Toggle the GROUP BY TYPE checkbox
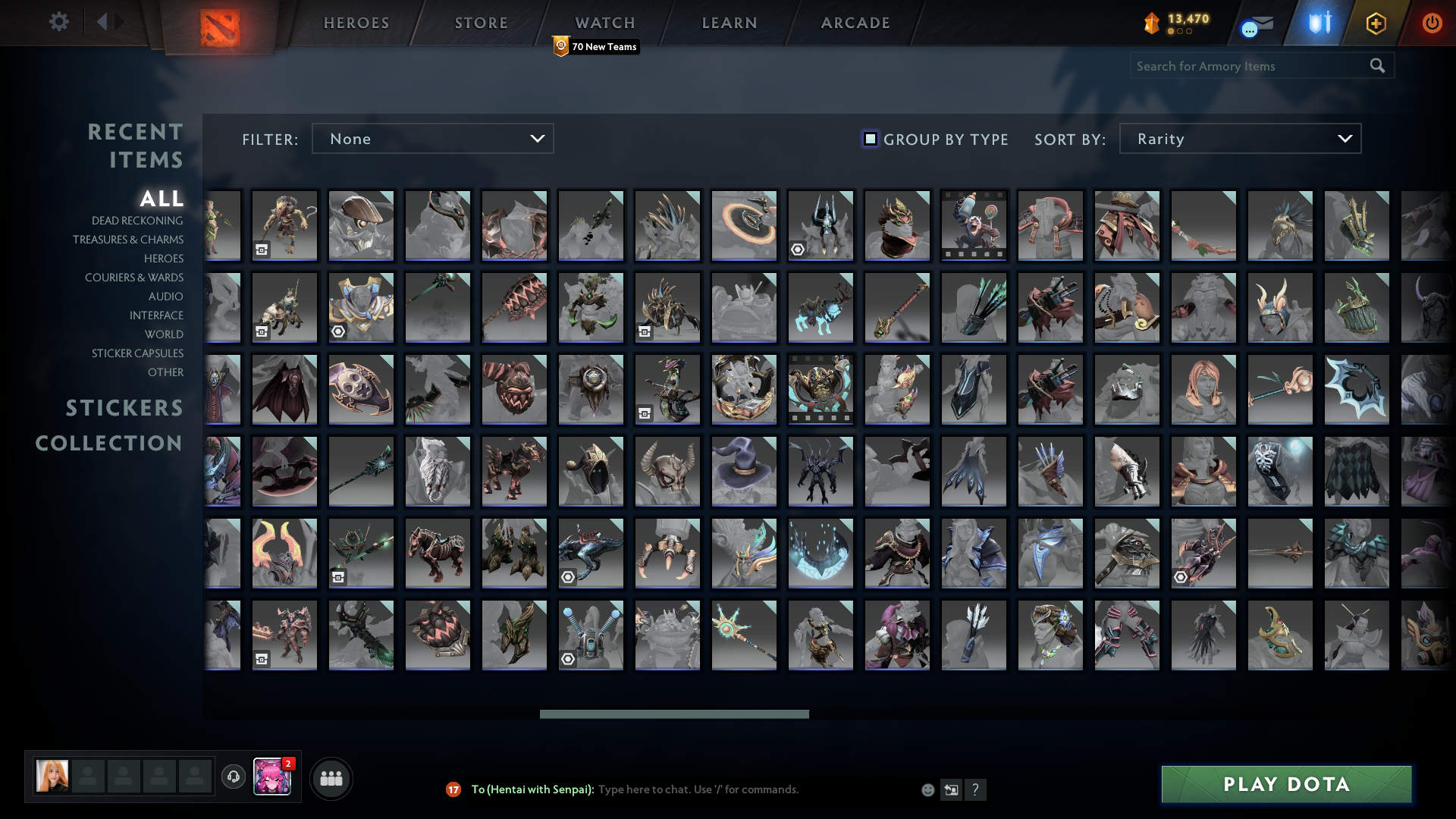Viewport: 1456px width, 819px height. coord(870,139)
